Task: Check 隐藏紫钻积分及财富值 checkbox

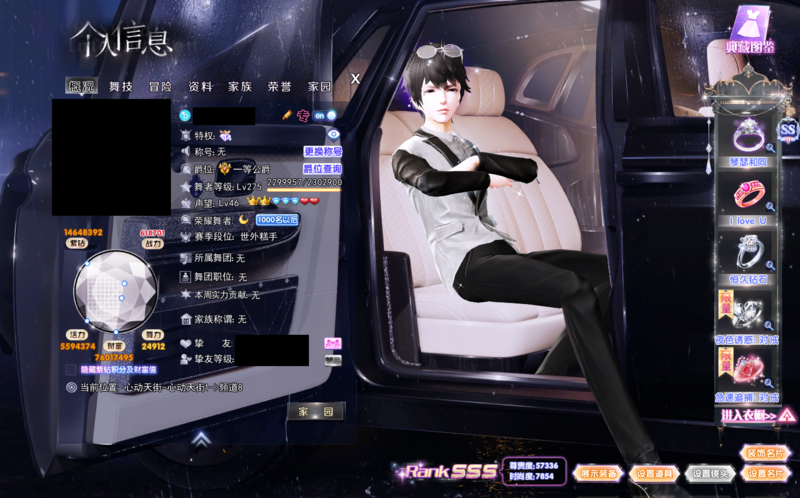Action: coord(71,369)
